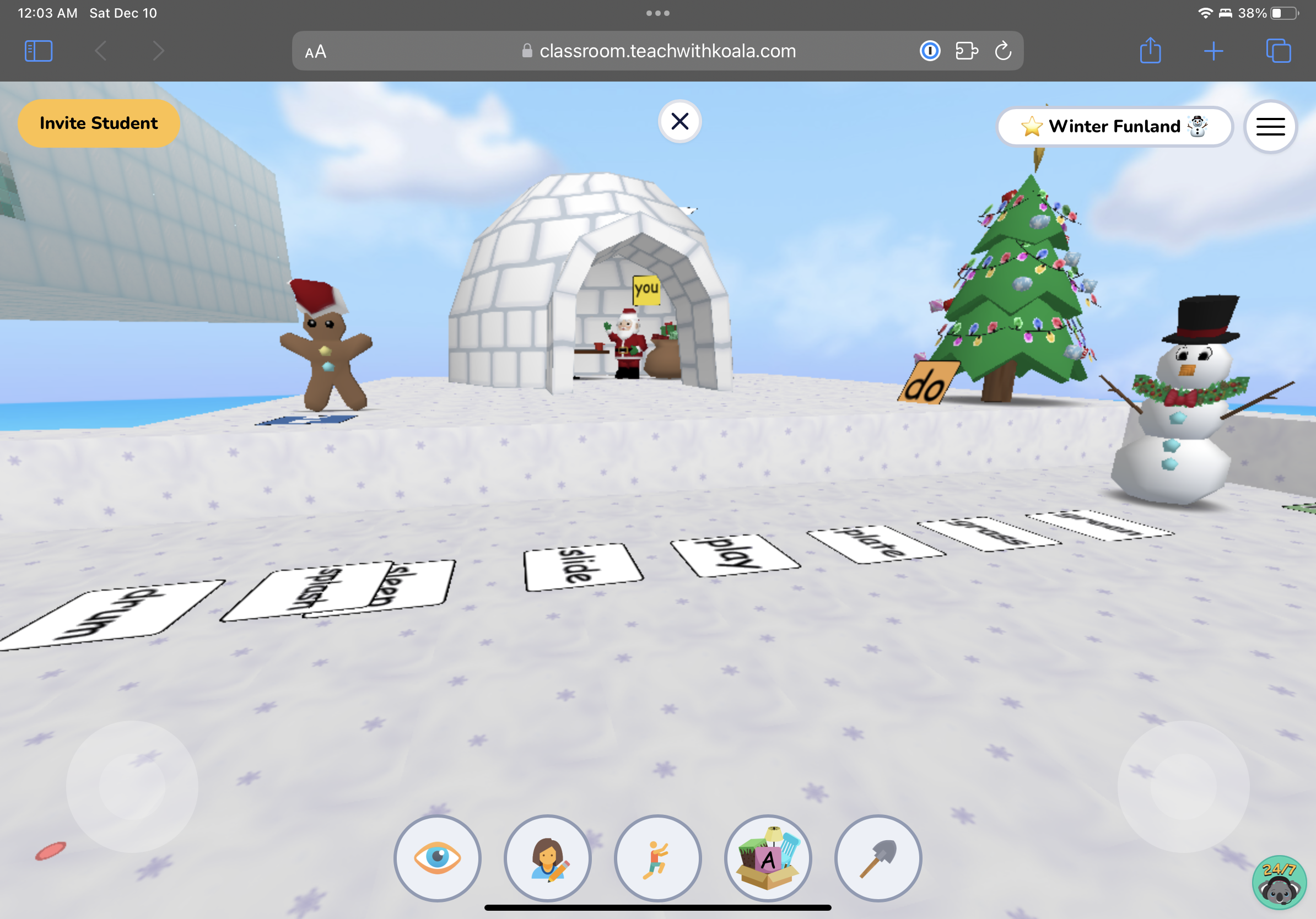Open a new browser tab
Image resolution: width=1316 pixels, height=919 pixels.
(1214, 51)
